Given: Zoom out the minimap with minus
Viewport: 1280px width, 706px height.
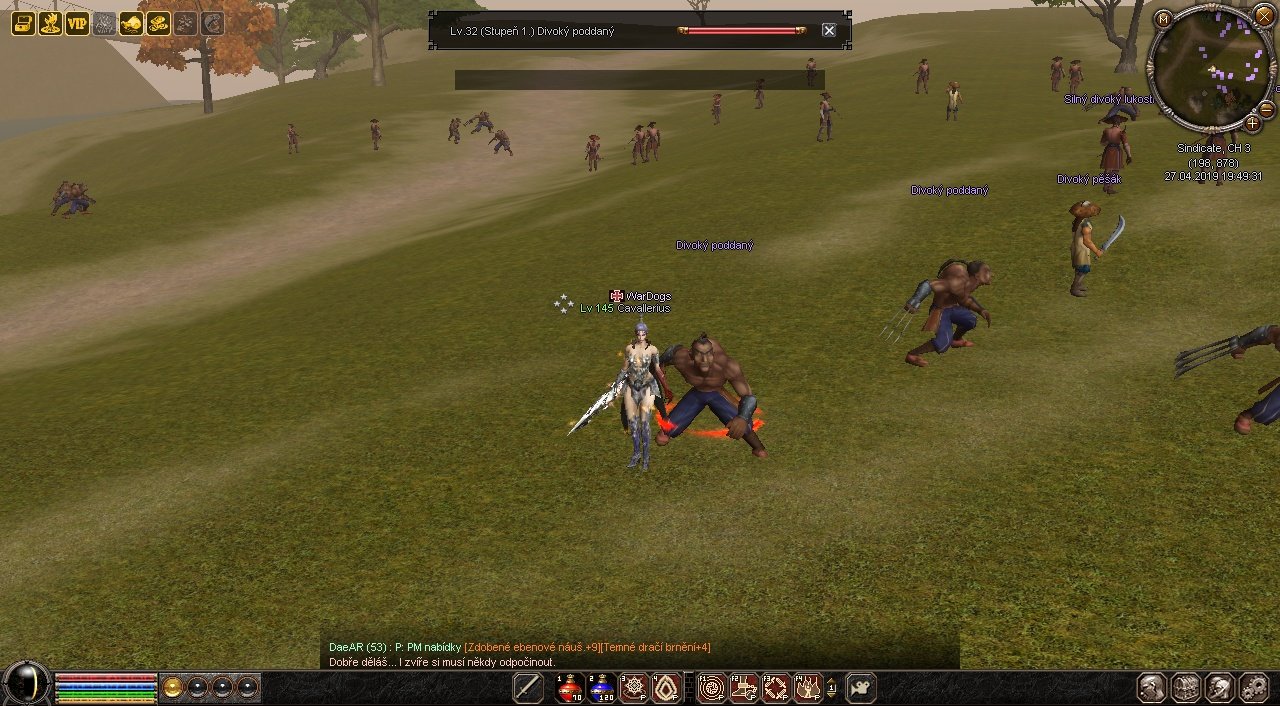Looking at the screenshot, I should [x=1266, y=109].
